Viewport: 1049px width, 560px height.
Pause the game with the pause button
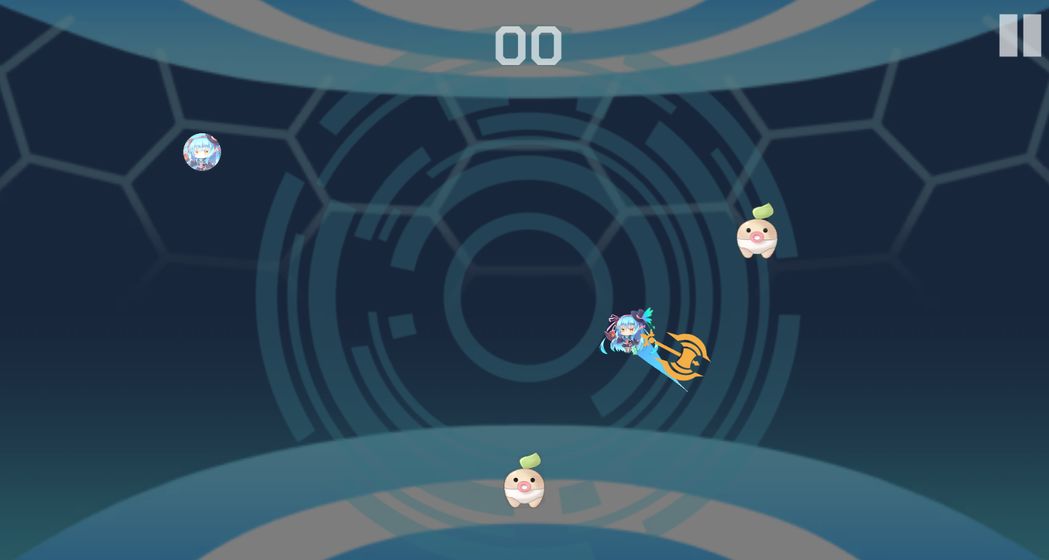click(x=1019, y=35)
